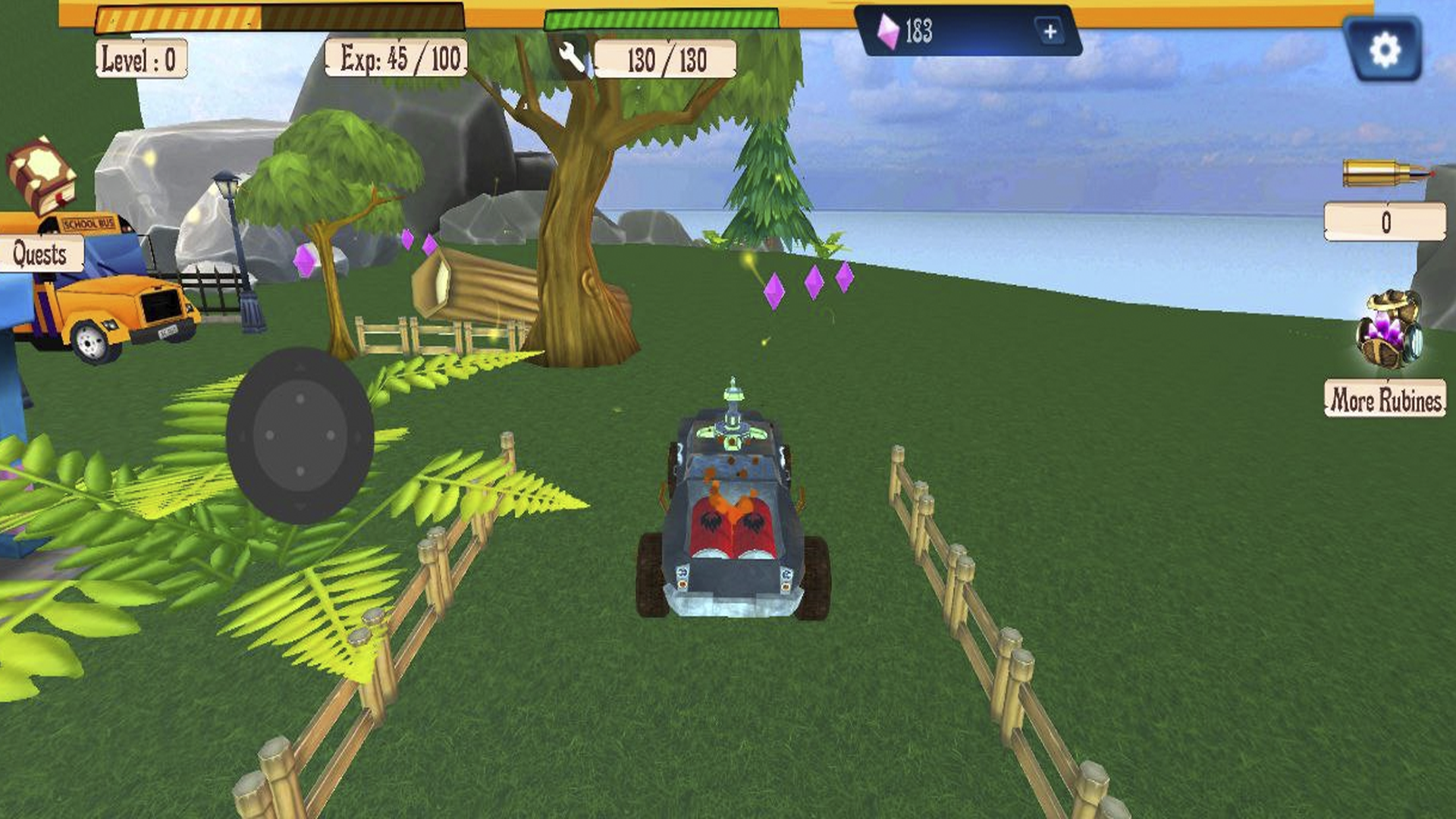The image size is (1456, 819).
Task: Expand the gem purchase panel with plus
Action: [1050, 32]
